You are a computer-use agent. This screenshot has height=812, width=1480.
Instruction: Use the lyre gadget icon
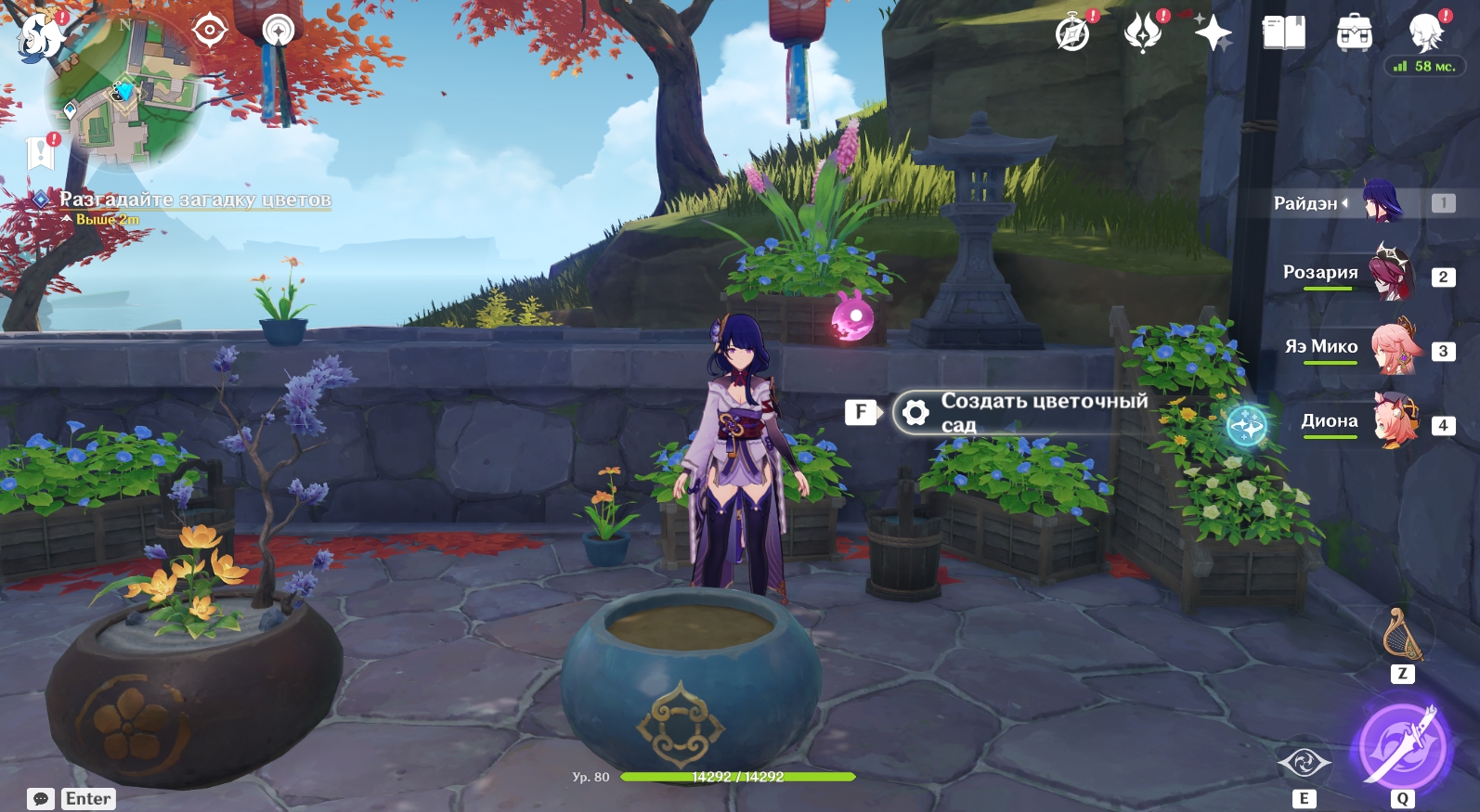(x=1402, y=636)
